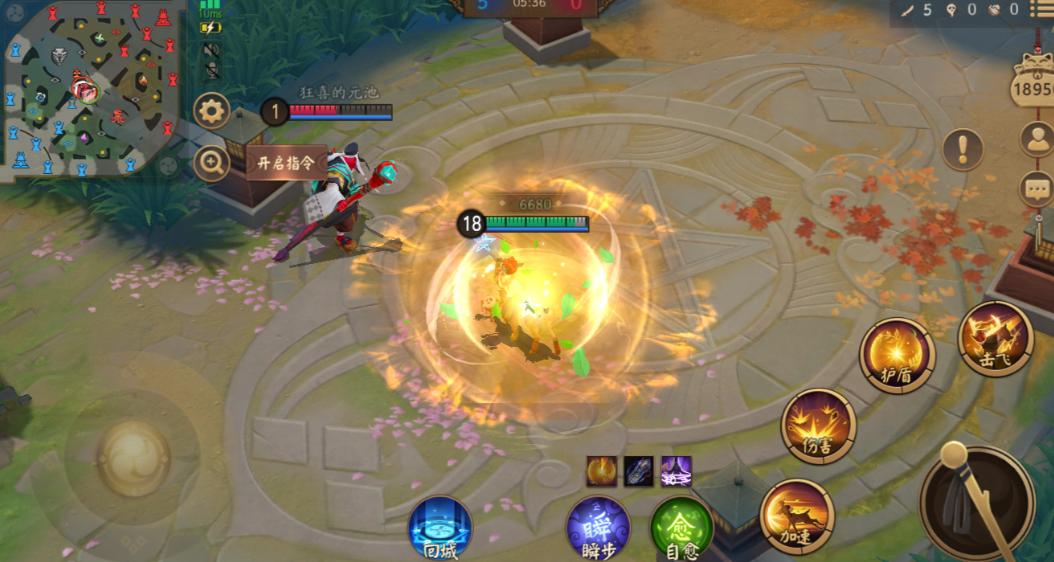This screenshot has height=562, width=1054.
Task: Open the shop via the lucky cat gold pouch
Action: pyautogui.click(x=1038, y=80)
